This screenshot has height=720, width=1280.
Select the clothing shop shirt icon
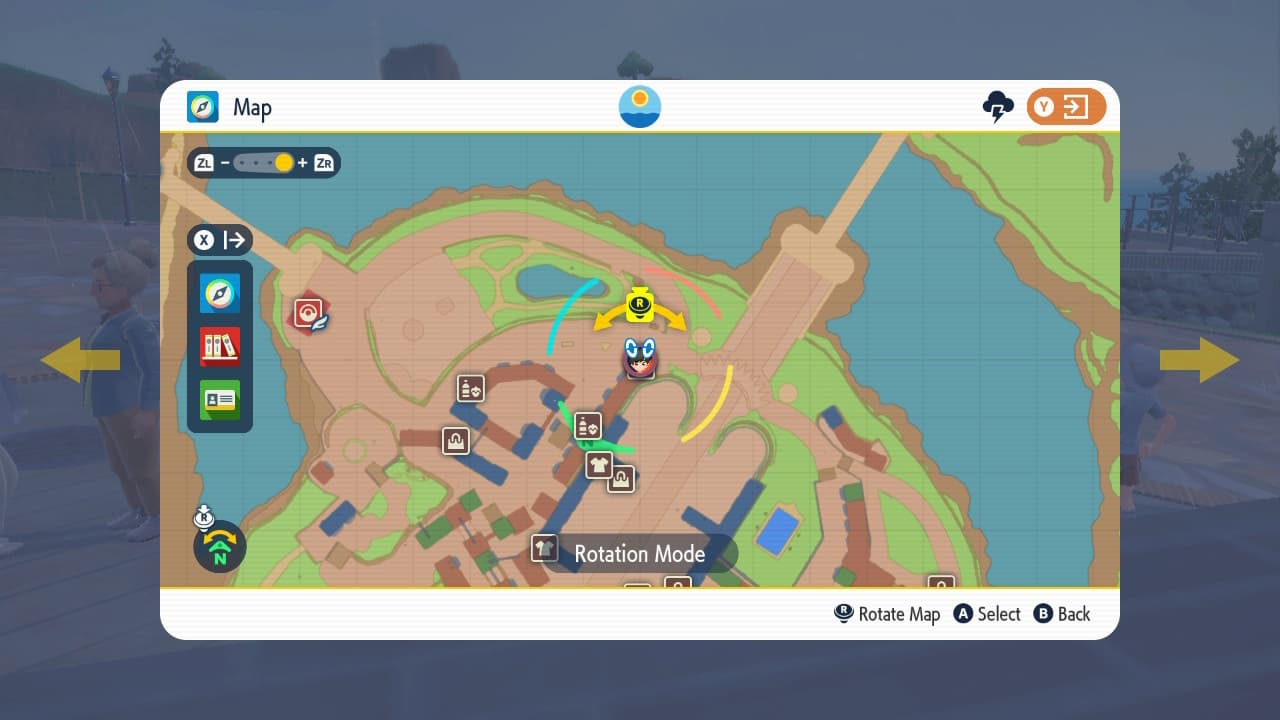(x=600, y=464)
